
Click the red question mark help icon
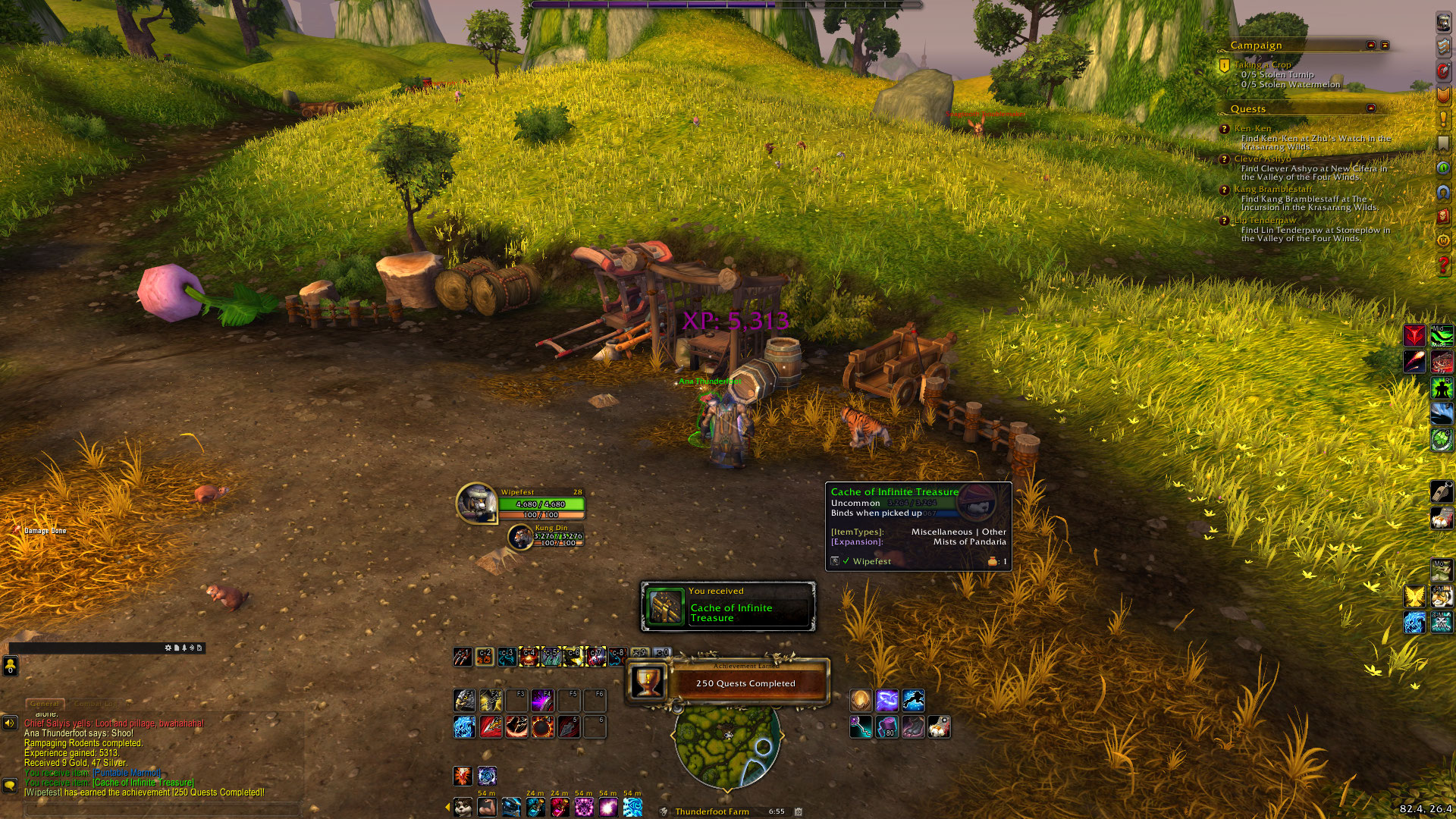1443,265
